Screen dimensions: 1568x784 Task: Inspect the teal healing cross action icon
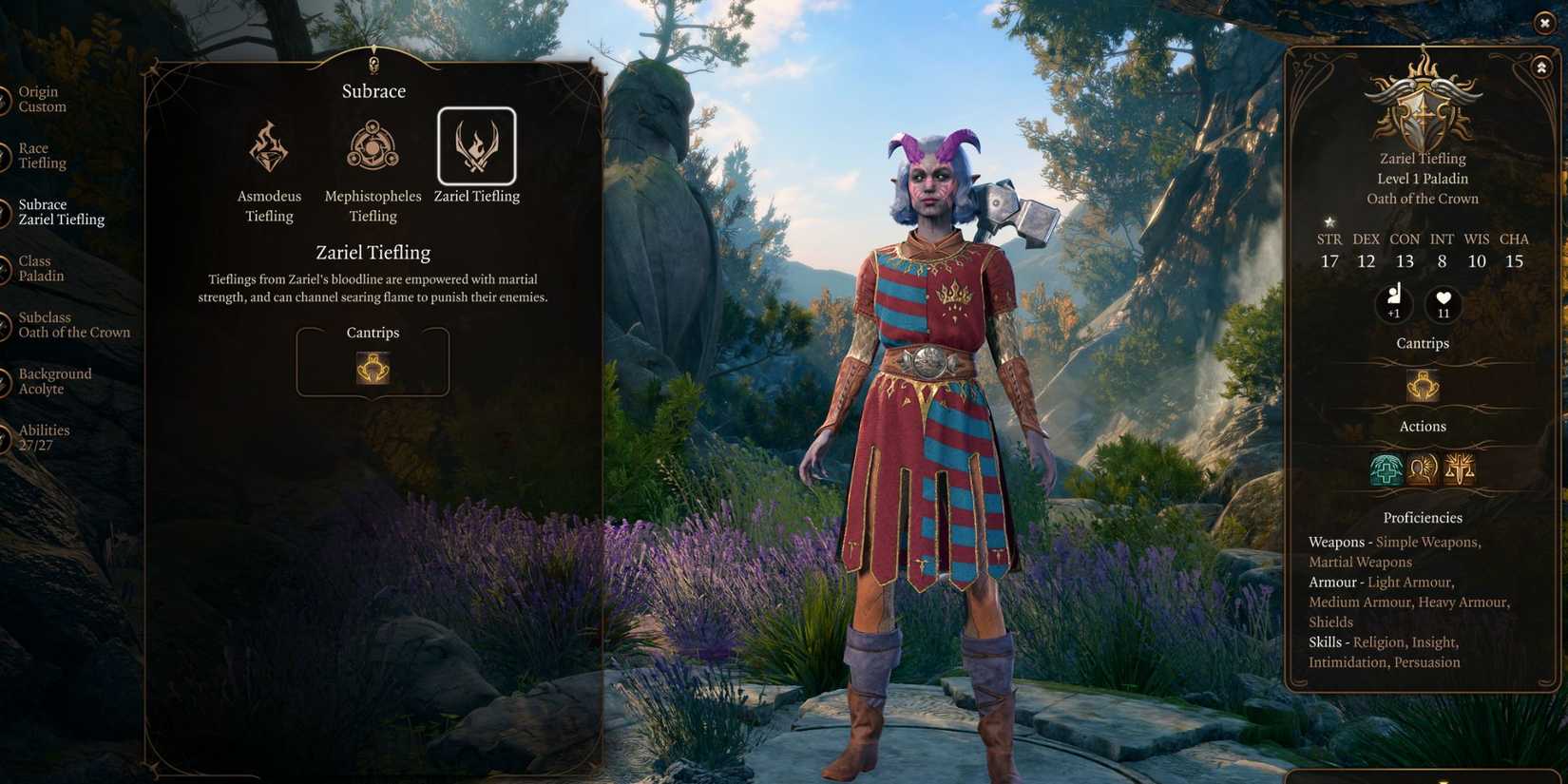point(1386,469)
